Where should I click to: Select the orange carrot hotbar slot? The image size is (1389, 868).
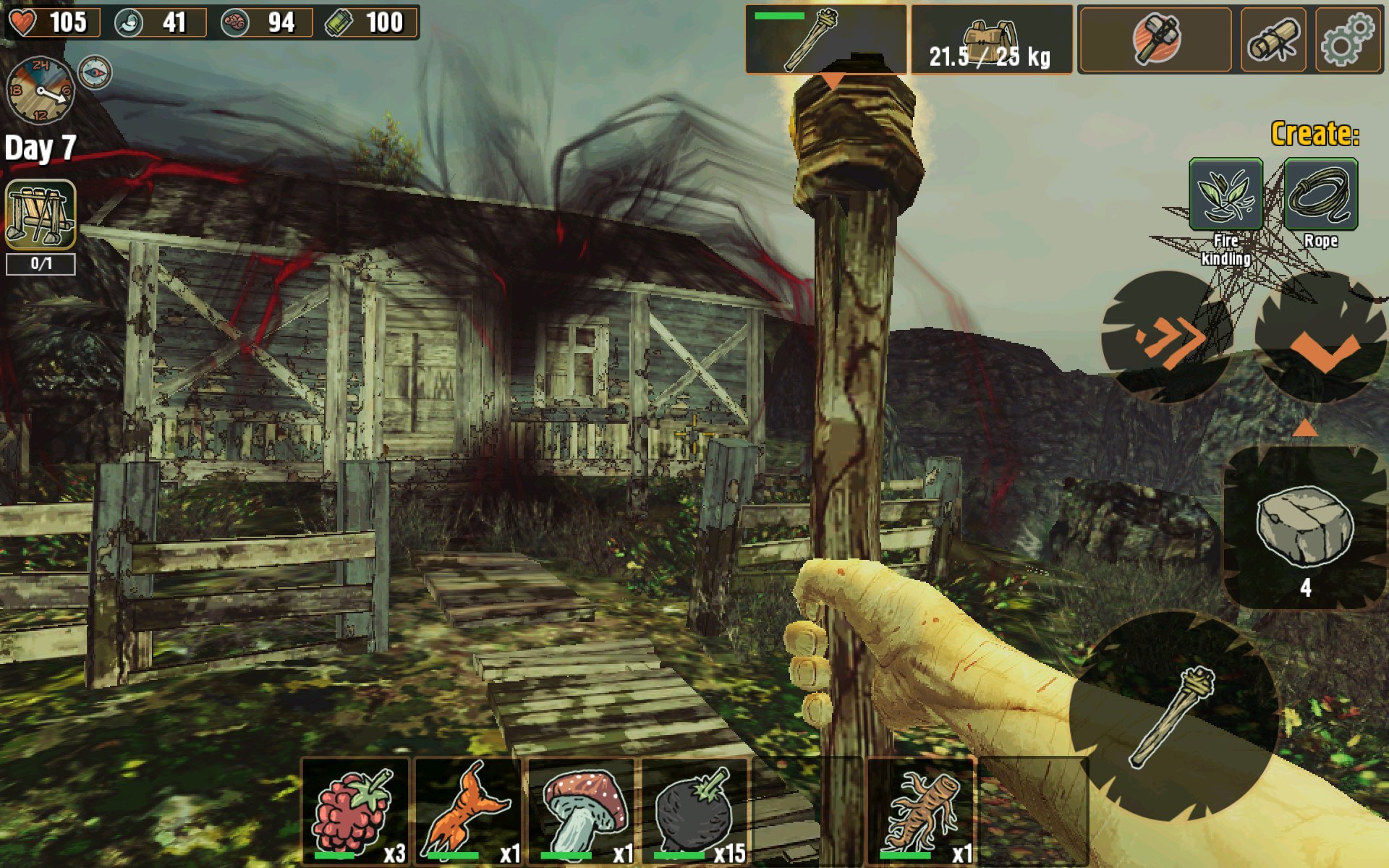(469, 812)
